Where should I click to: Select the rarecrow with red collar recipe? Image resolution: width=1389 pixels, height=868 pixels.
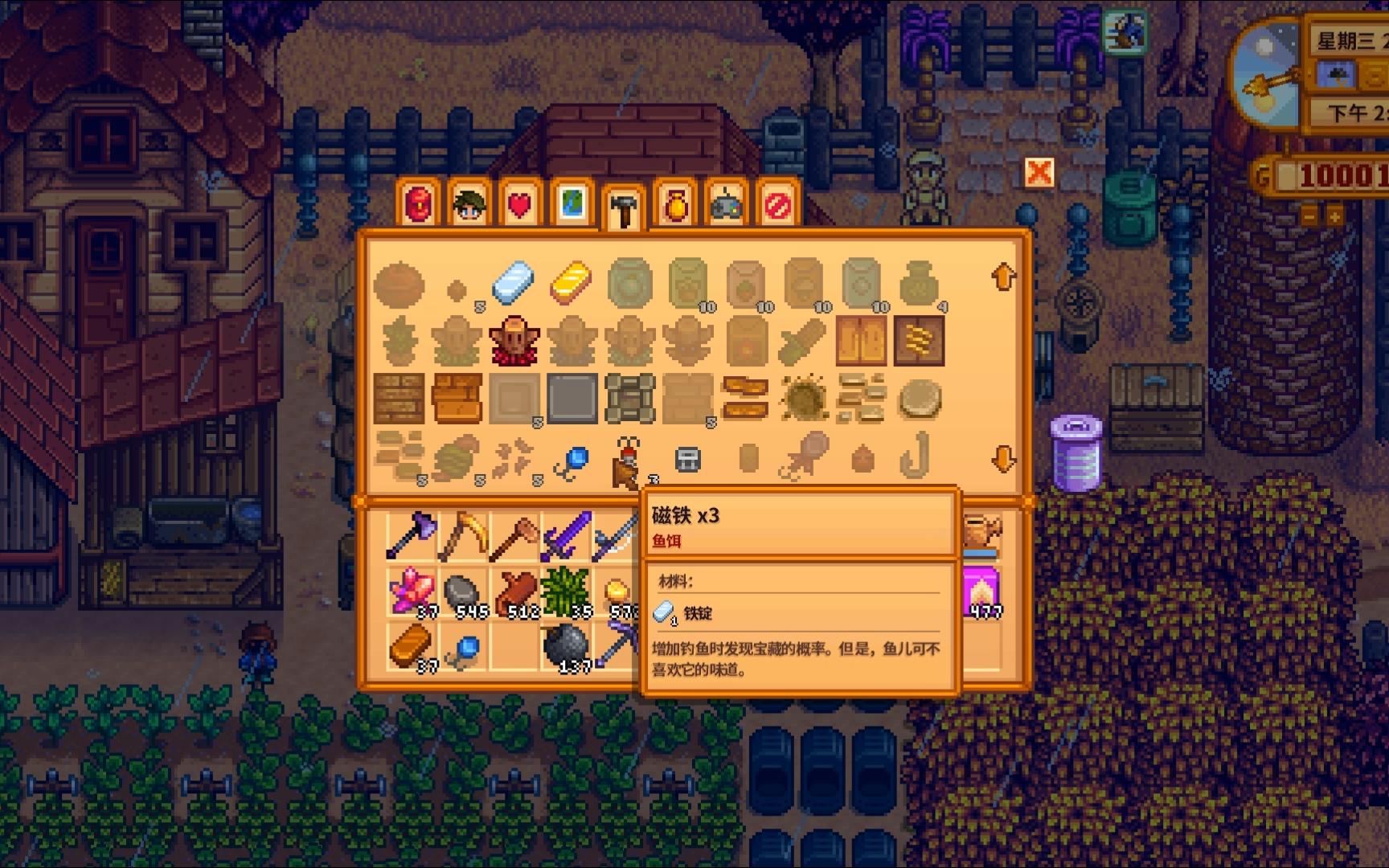(513, 341)
